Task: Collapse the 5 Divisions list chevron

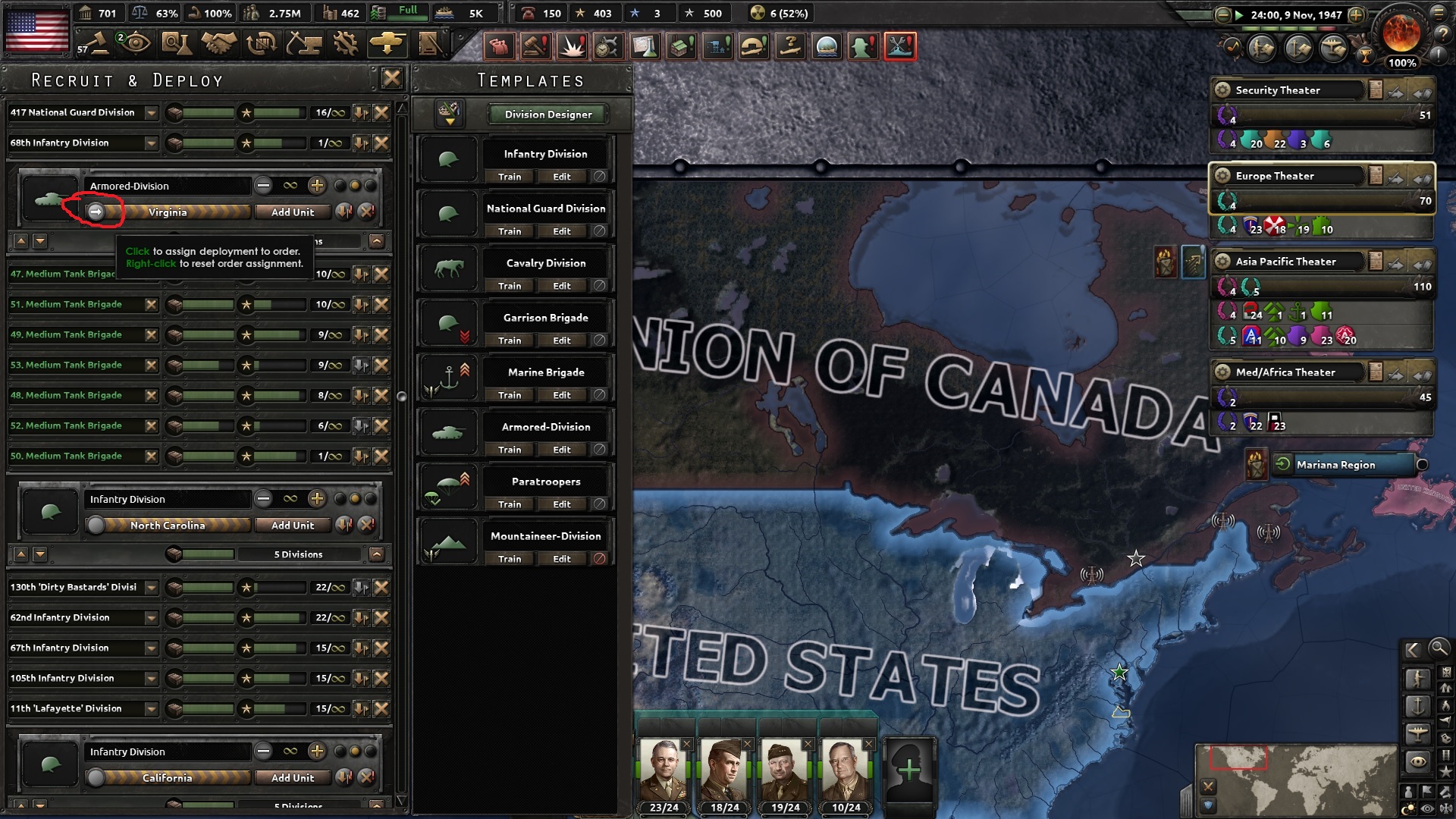Action: [377, 554]
